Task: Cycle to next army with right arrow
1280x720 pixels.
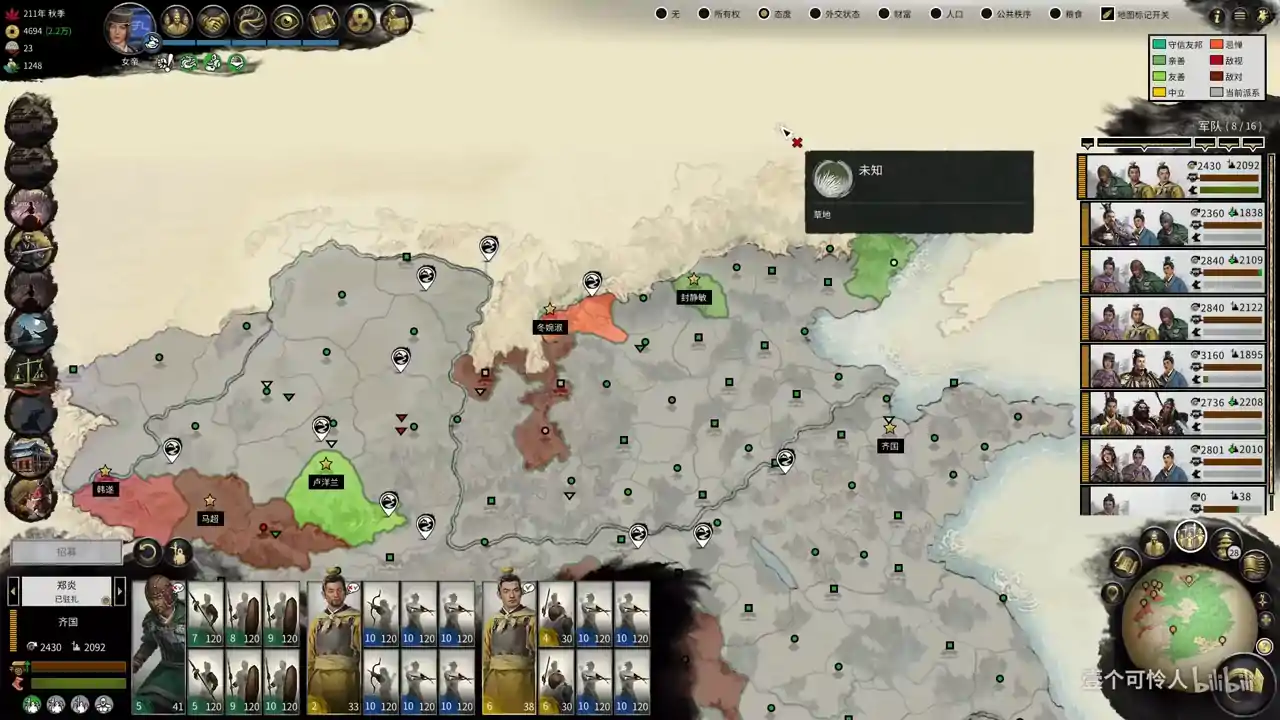Action: pyautogui.click(x=120, y=591)
